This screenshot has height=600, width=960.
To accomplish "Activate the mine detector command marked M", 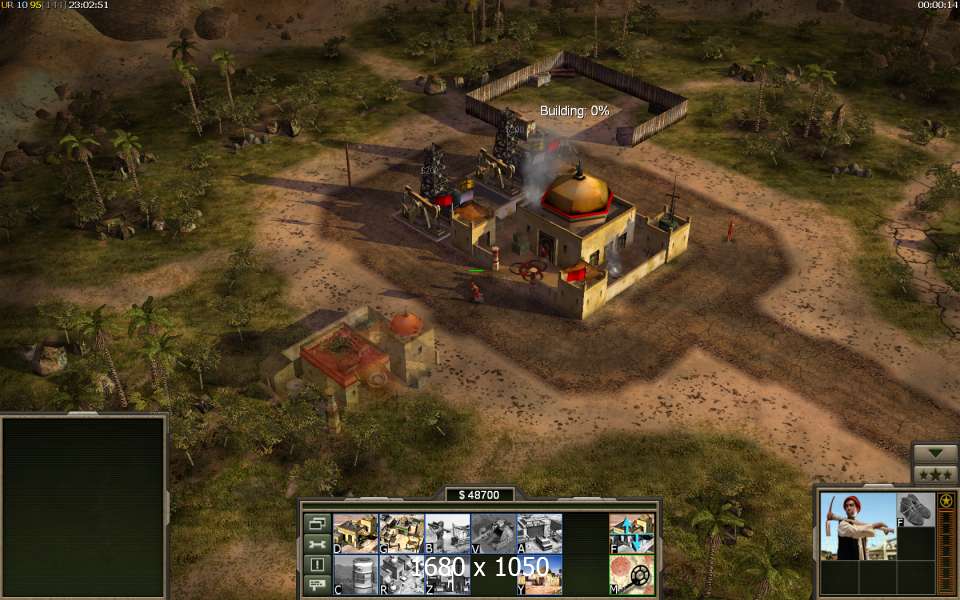I will [632, 575].
